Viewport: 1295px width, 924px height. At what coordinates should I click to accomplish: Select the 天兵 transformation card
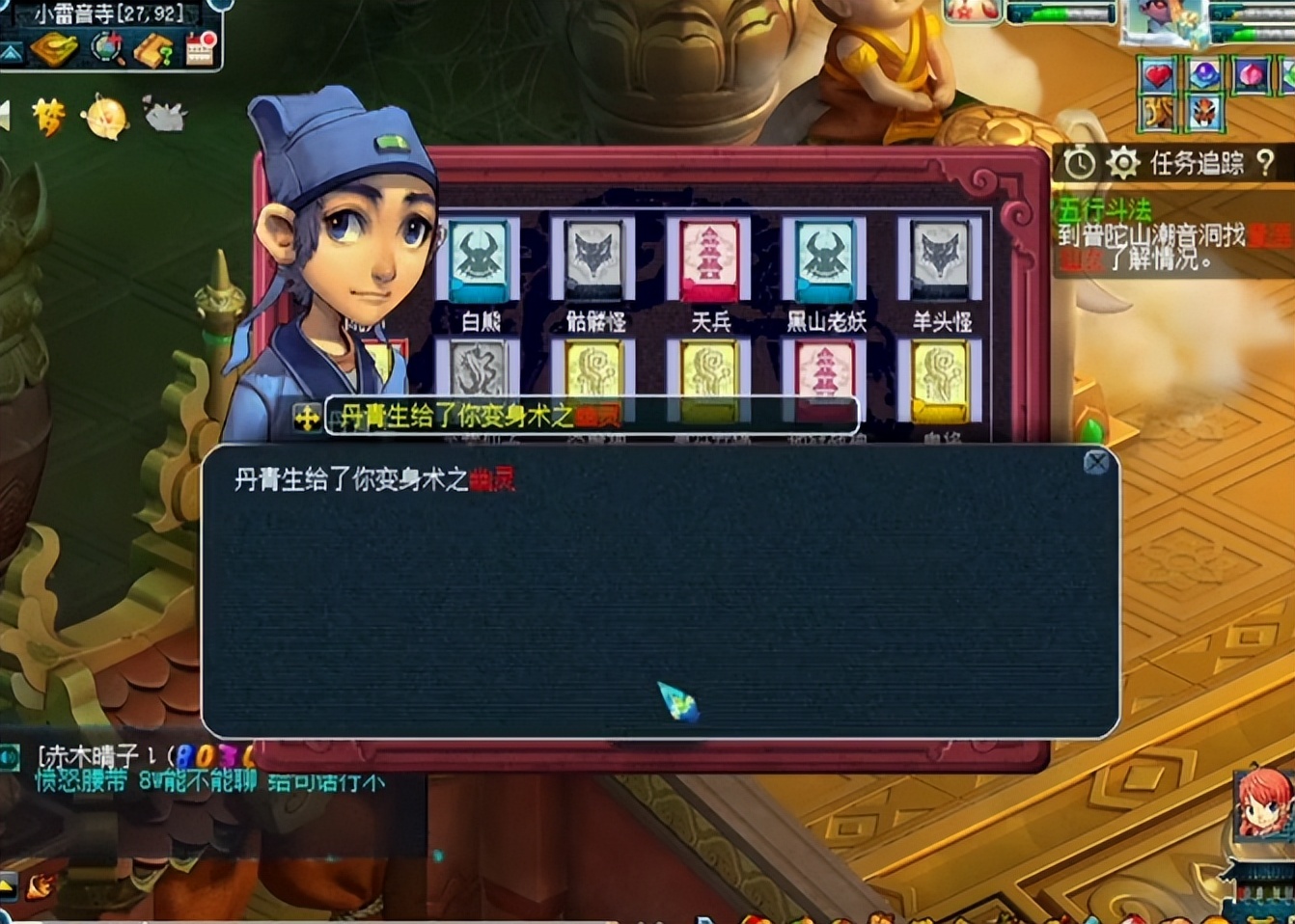pos(710,258)
